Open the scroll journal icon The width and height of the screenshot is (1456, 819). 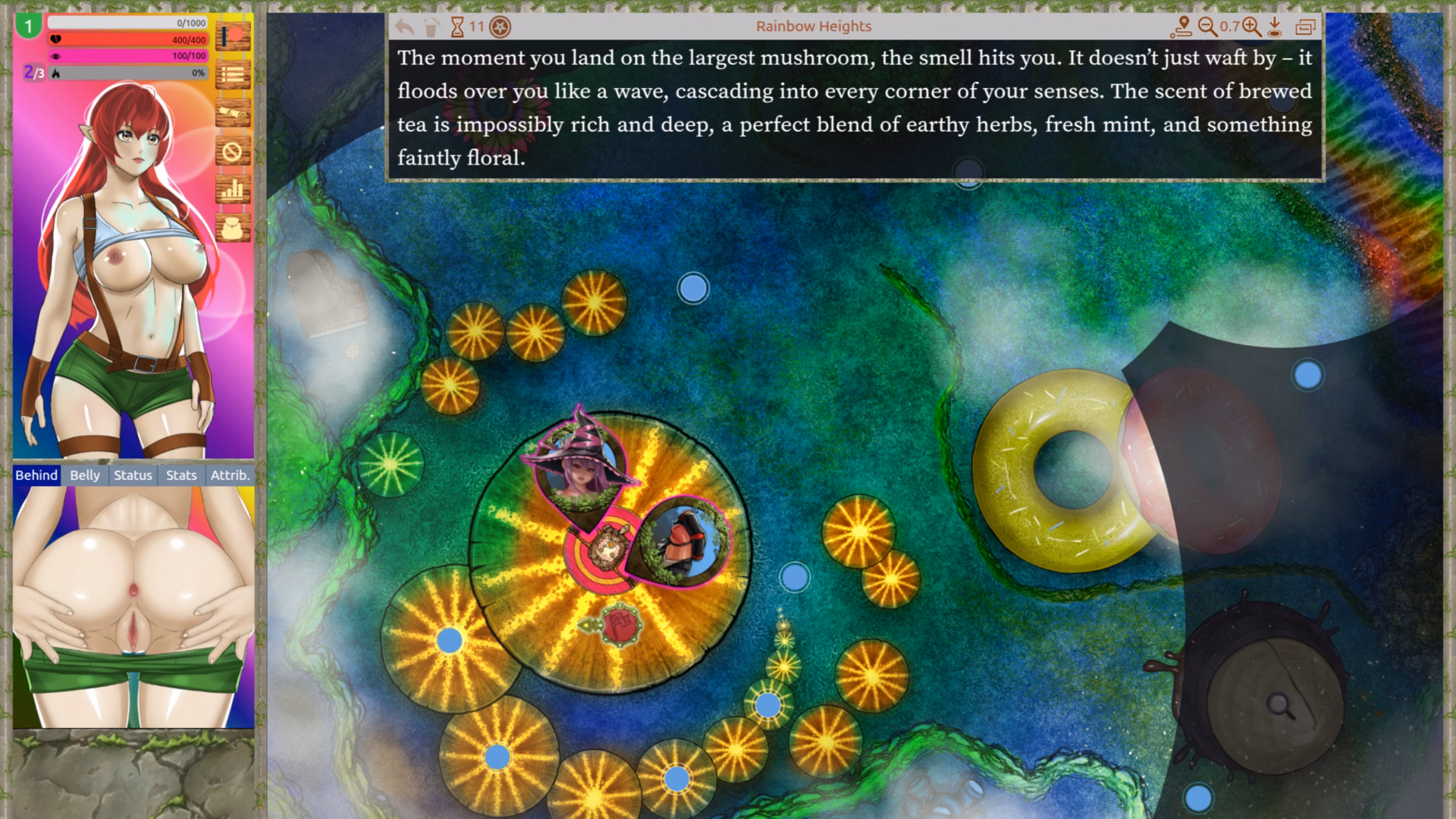pyautogui.click(x=234, y=112)
